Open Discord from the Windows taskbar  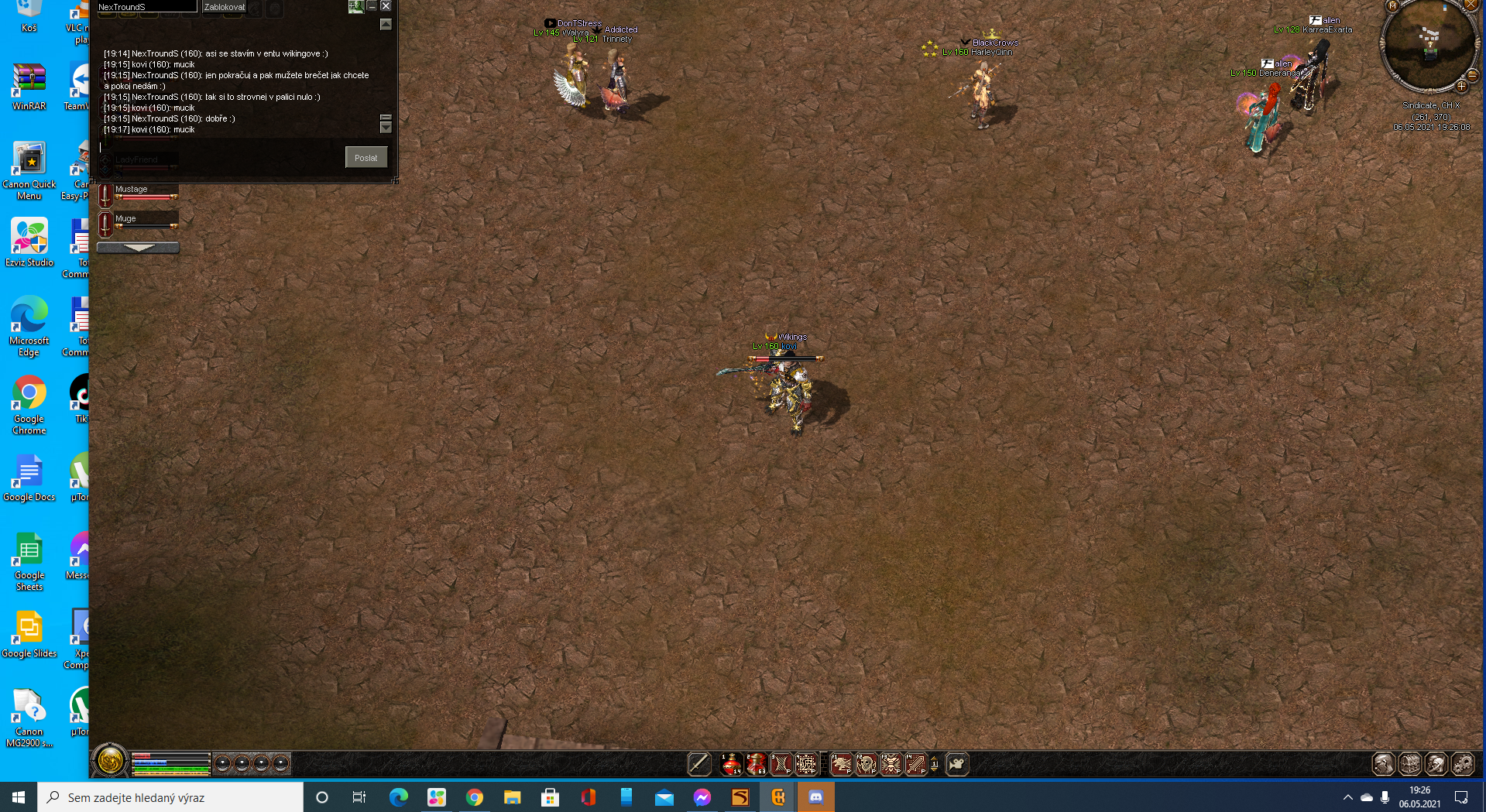(x=815, y=797)
